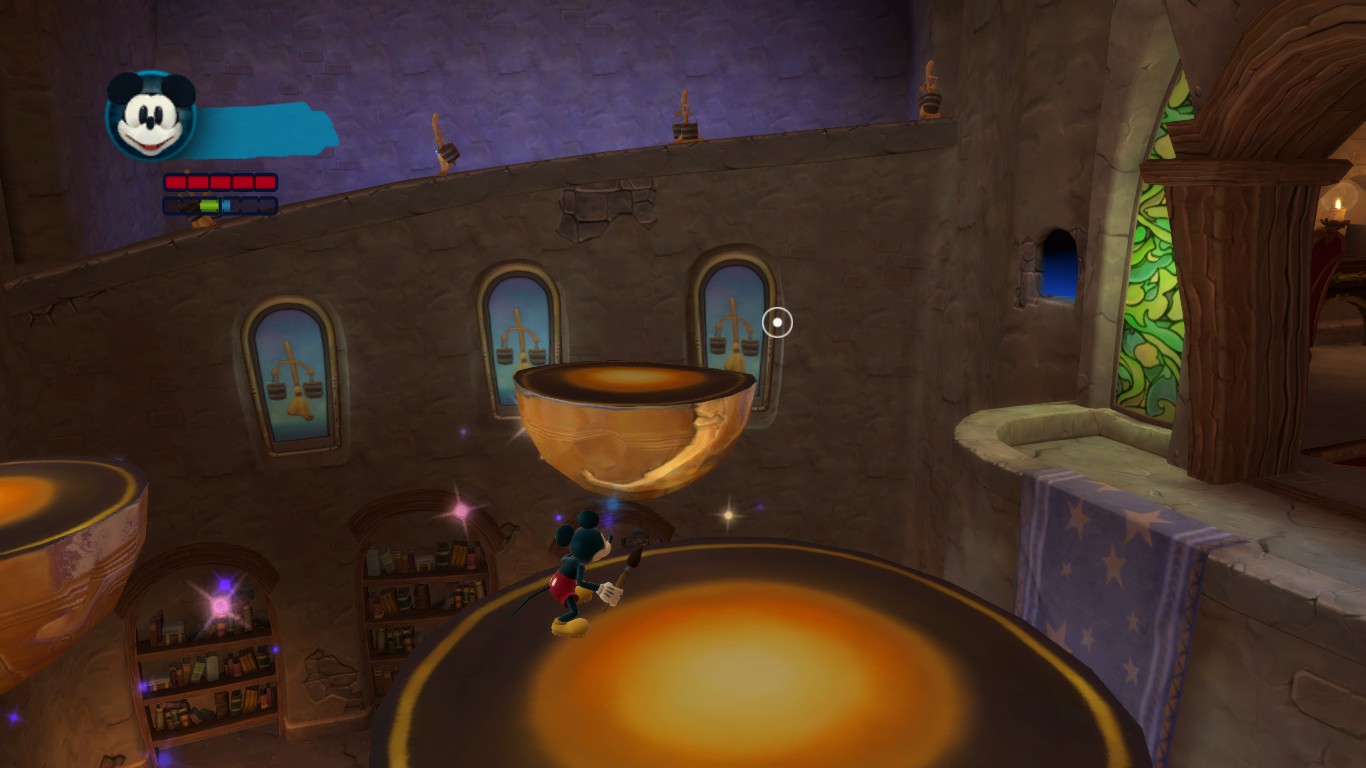Click the aiming reticle circle
Viewport: 1366px width, 768px height.
click(x=775, y=322)
